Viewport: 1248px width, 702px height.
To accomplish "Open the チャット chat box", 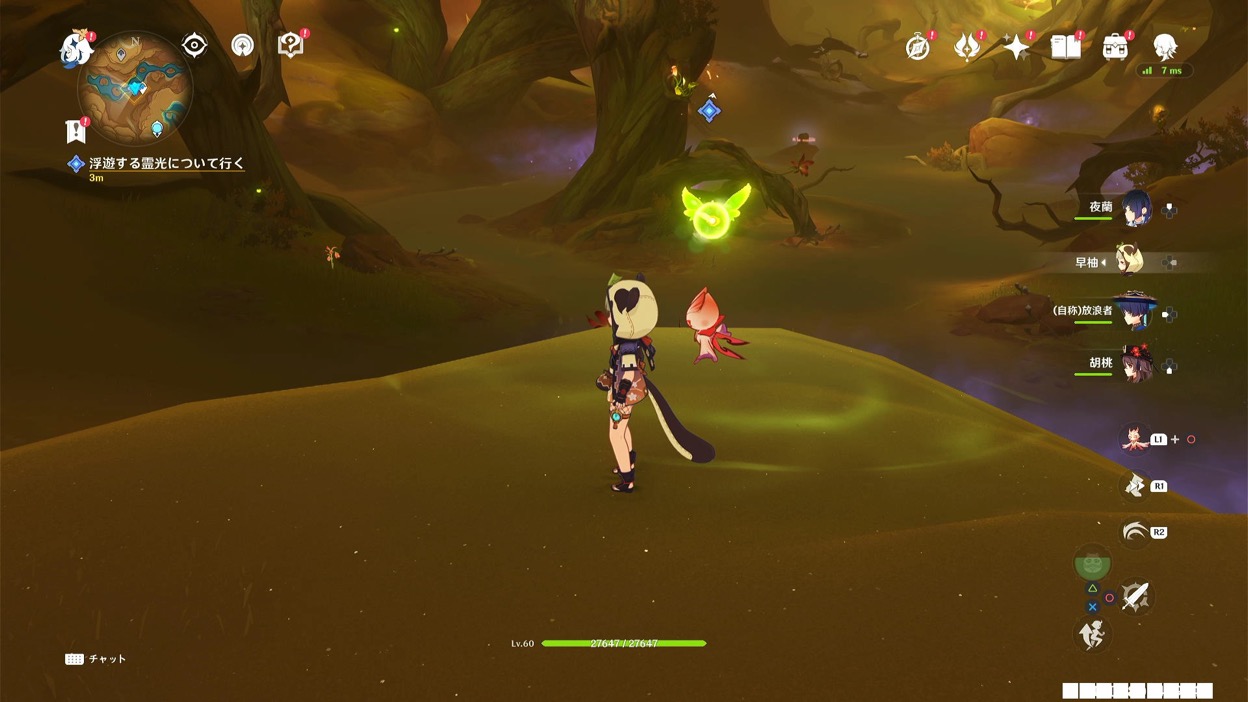I will (96, 659).
